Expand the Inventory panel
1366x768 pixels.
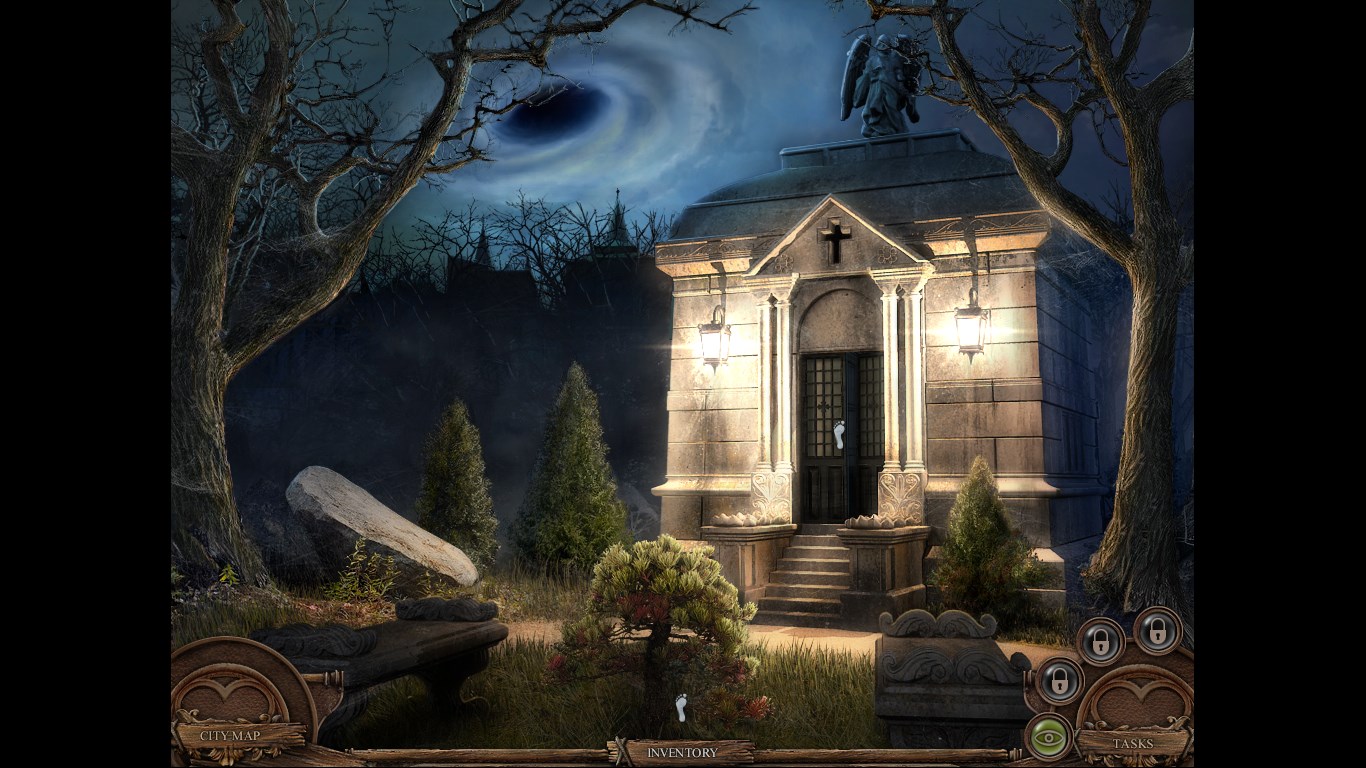coord(682,752)
